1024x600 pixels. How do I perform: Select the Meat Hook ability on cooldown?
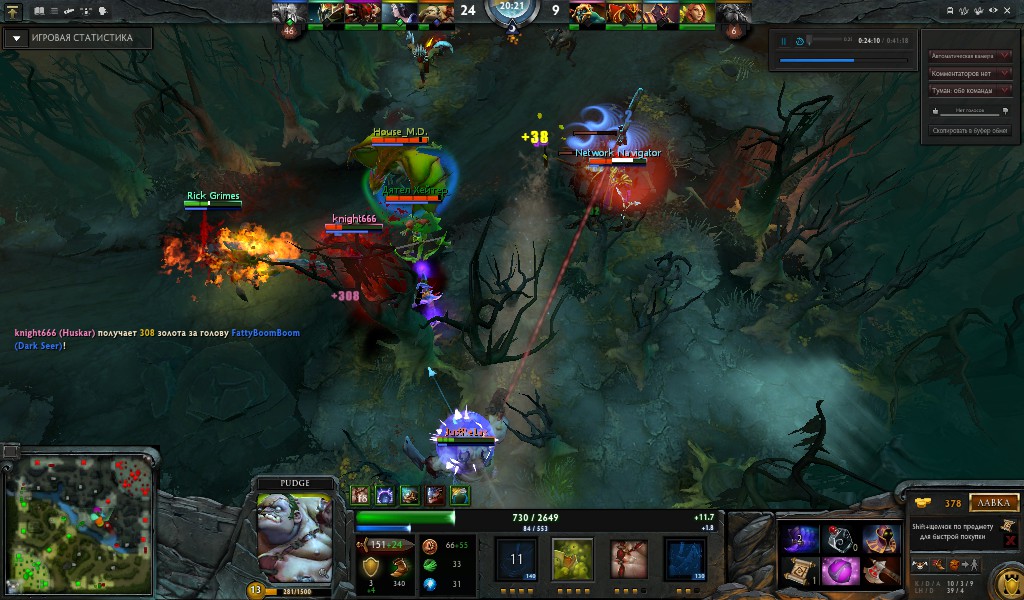[x=517, y=559]
